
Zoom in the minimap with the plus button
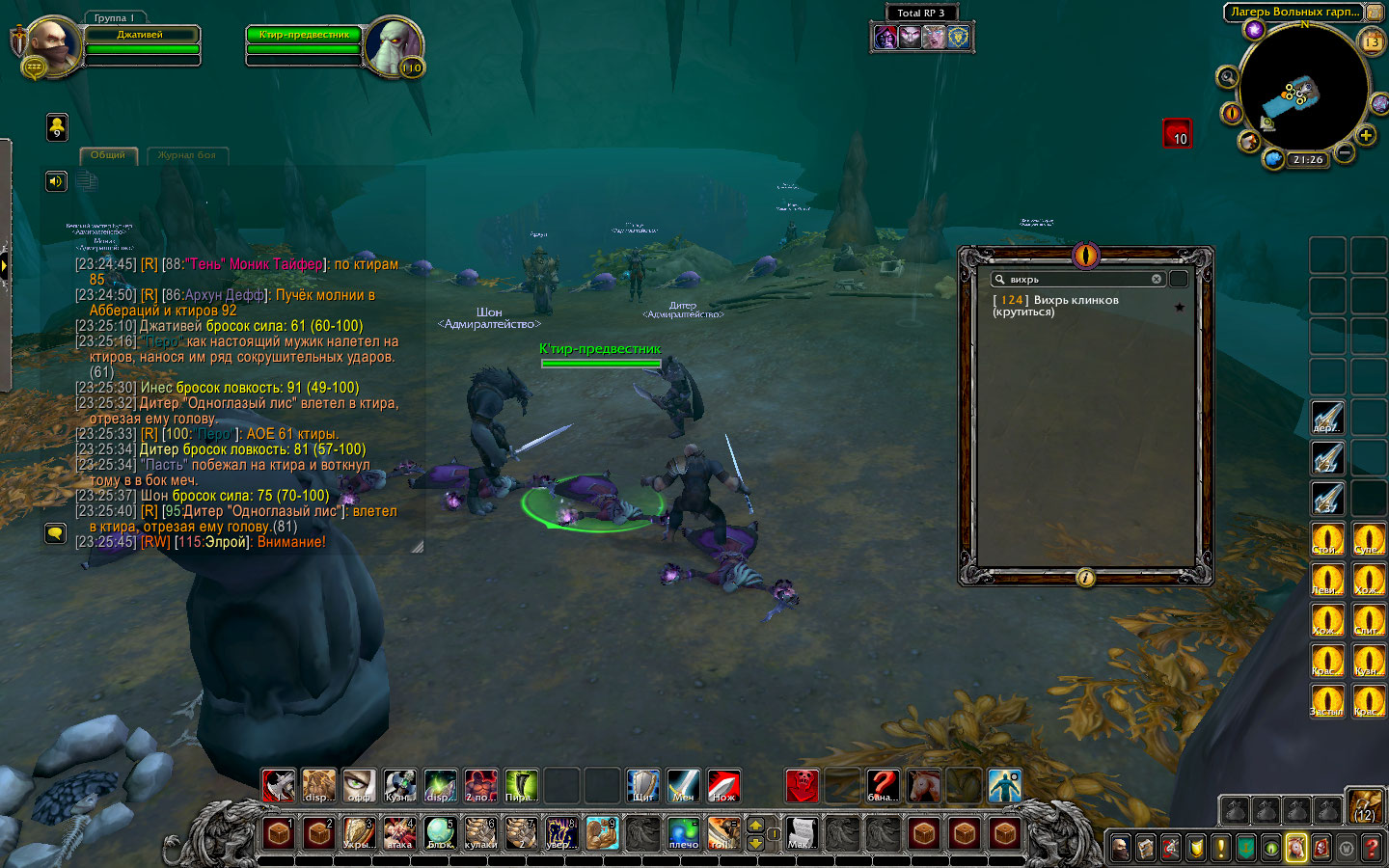(1366, 136)
